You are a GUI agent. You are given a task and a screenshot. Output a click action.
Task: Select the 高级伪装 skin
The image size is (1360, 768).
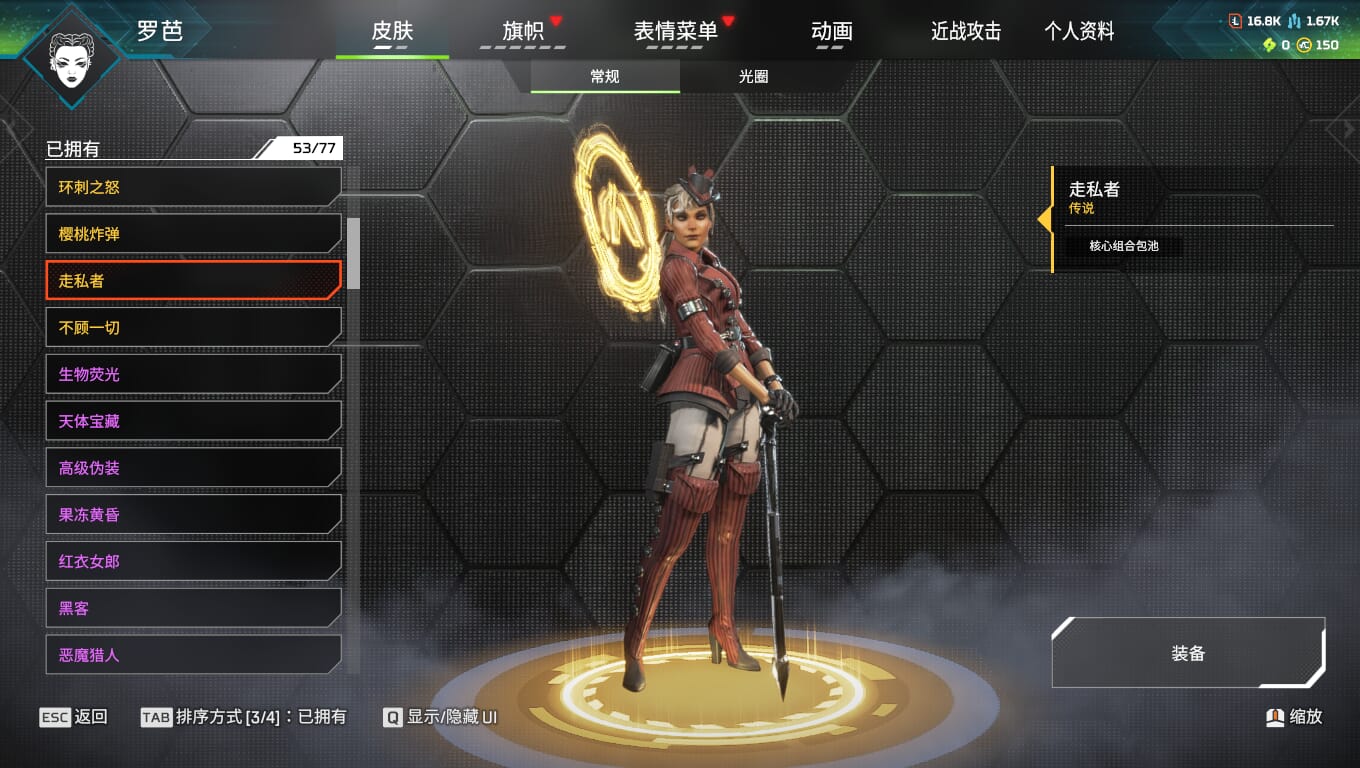pyautogui.click(x=193, y=468)
